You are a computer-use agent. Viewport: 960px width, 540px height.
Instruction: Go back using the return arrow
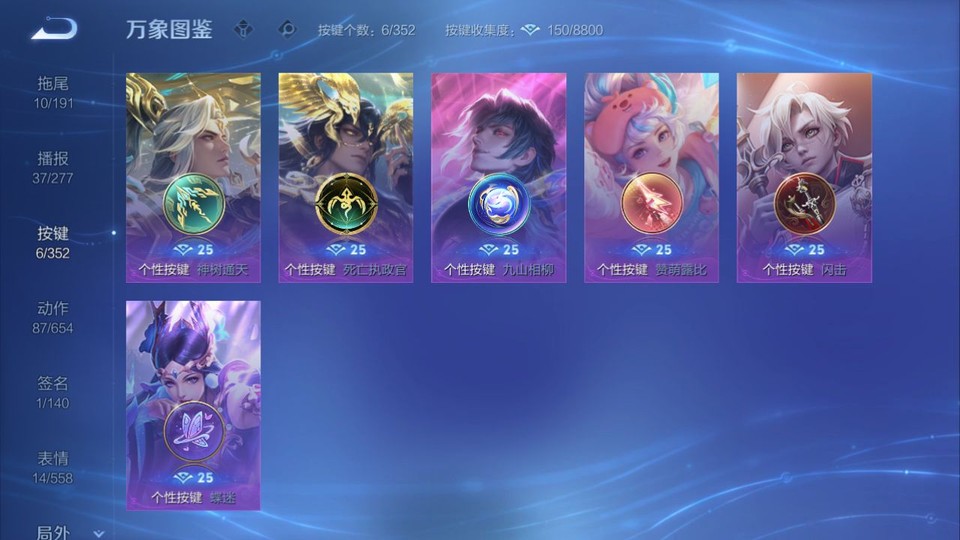click(54, 29)
